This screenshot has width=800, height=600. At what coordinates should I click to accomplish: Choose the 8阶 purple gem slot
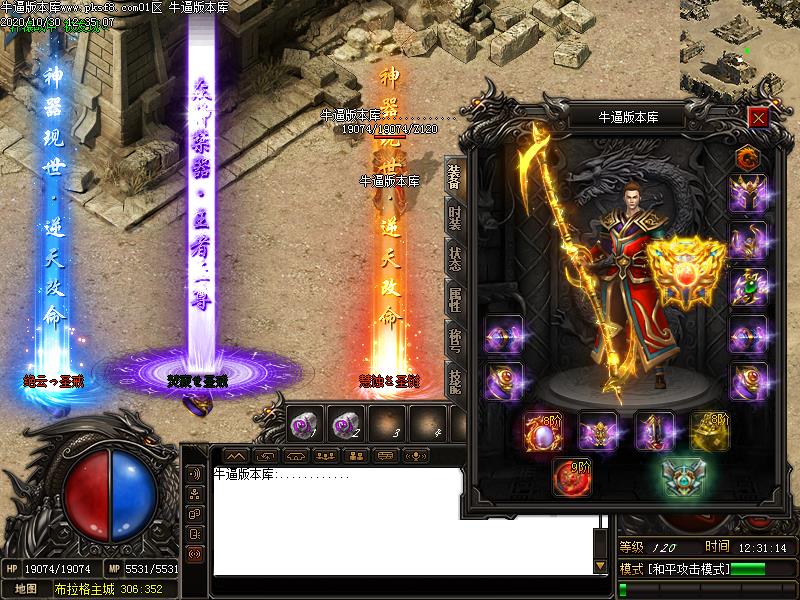(x=543, y=432)
